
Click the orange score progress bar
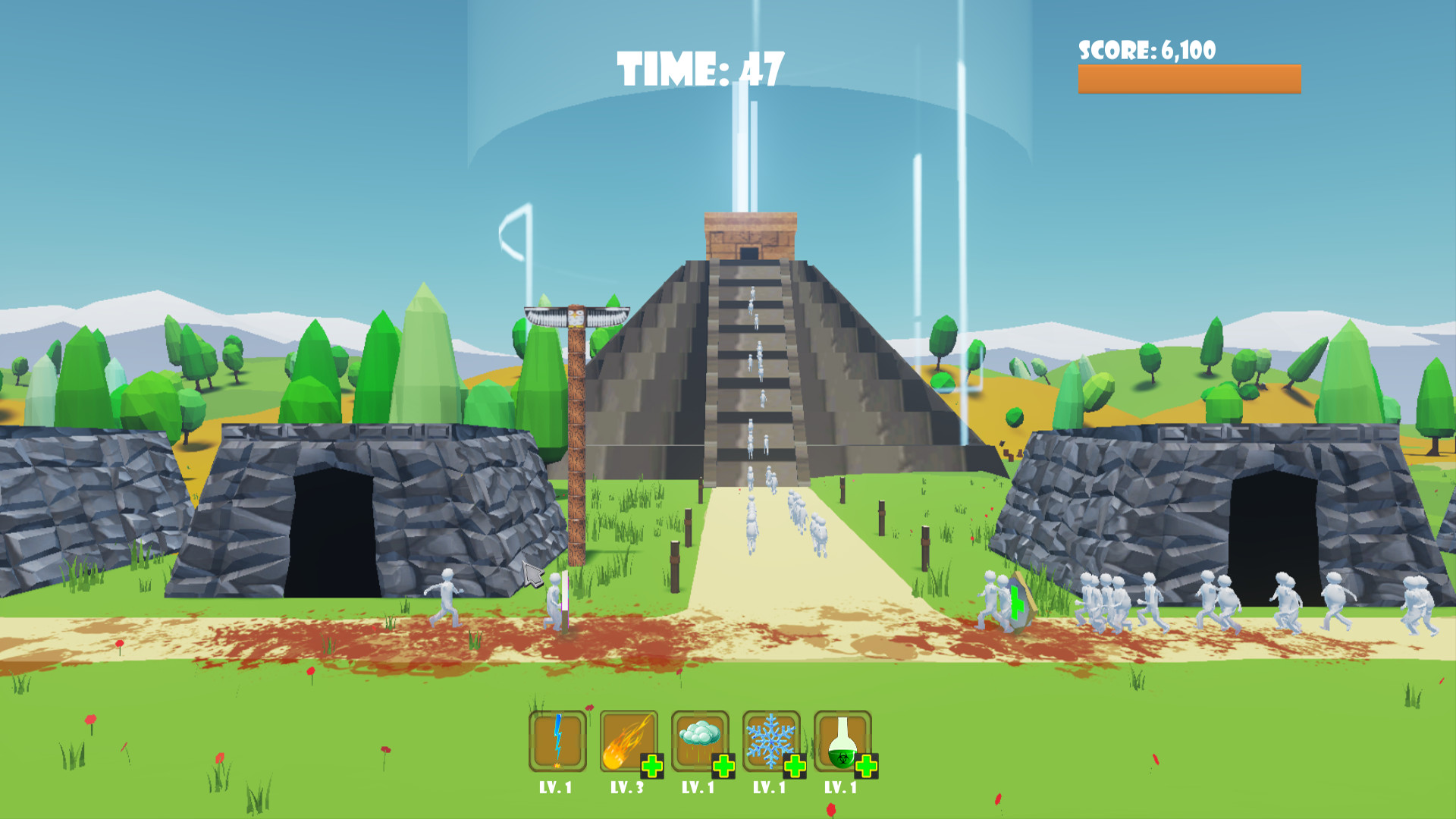pos(1188,77)
